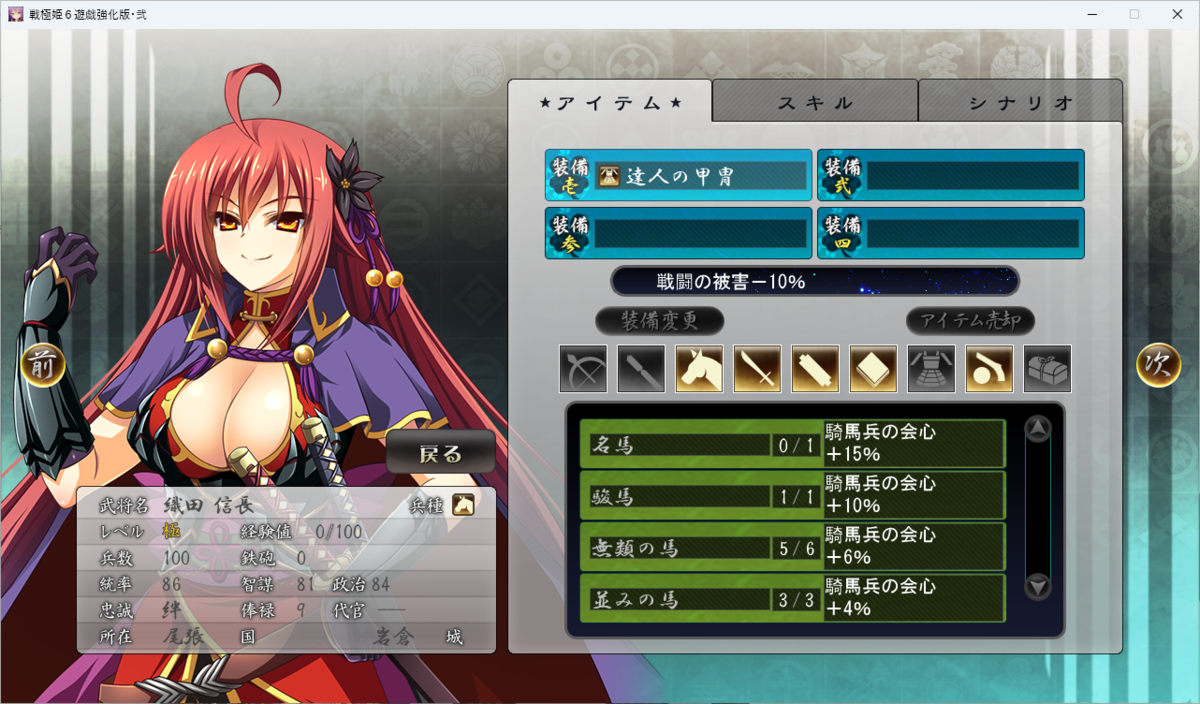This screenshot has height=704, width=1200.
Task: Switch to the スキル tab
Action: [815, 102]
